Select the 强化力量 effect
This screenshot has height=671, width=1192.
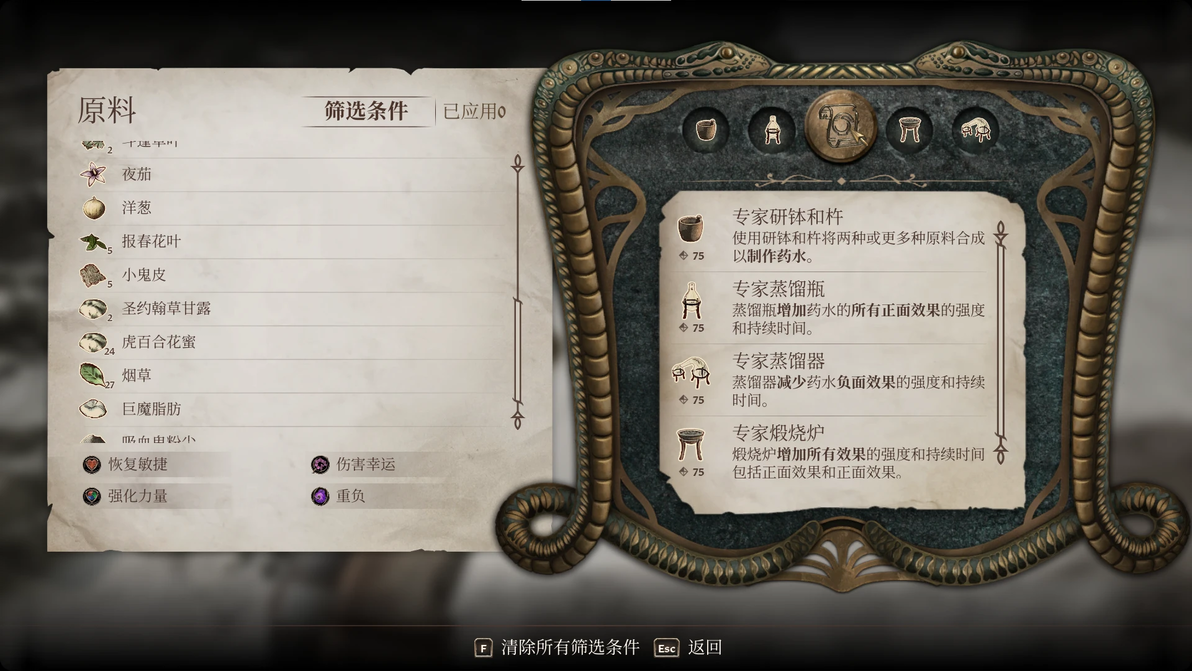138,495
